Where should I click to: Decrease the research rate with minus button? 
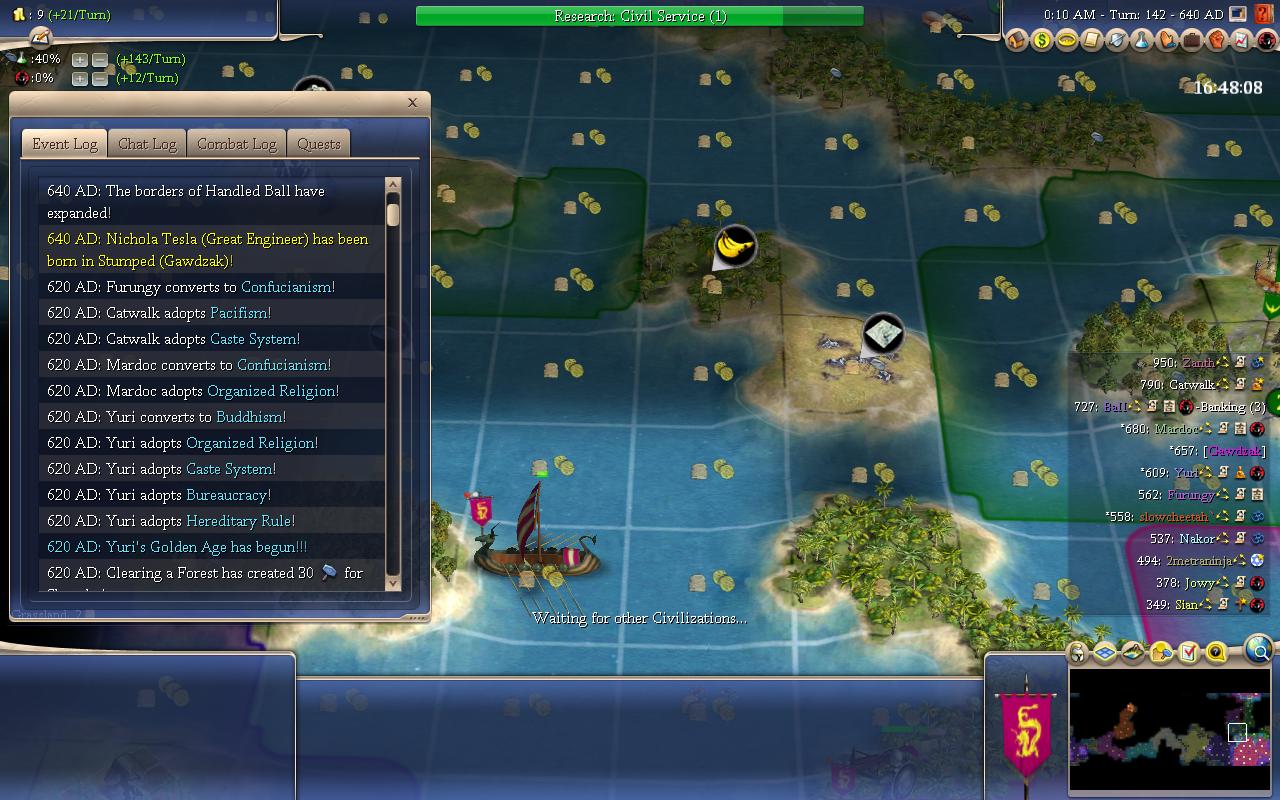click(99, 59)
